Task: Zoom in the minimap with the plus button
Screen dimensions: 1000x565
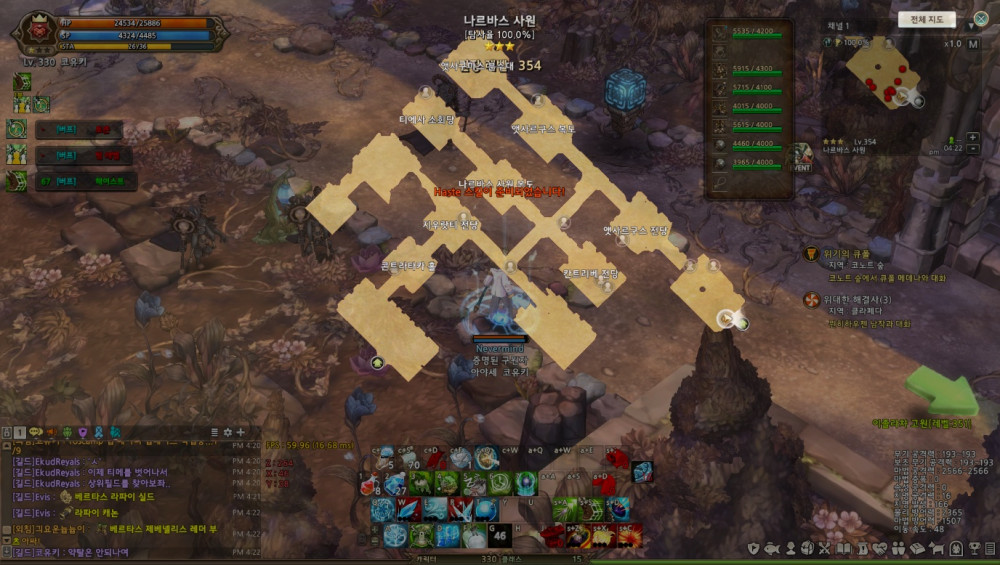Action: pyautogui.click(x=973, y=137)
